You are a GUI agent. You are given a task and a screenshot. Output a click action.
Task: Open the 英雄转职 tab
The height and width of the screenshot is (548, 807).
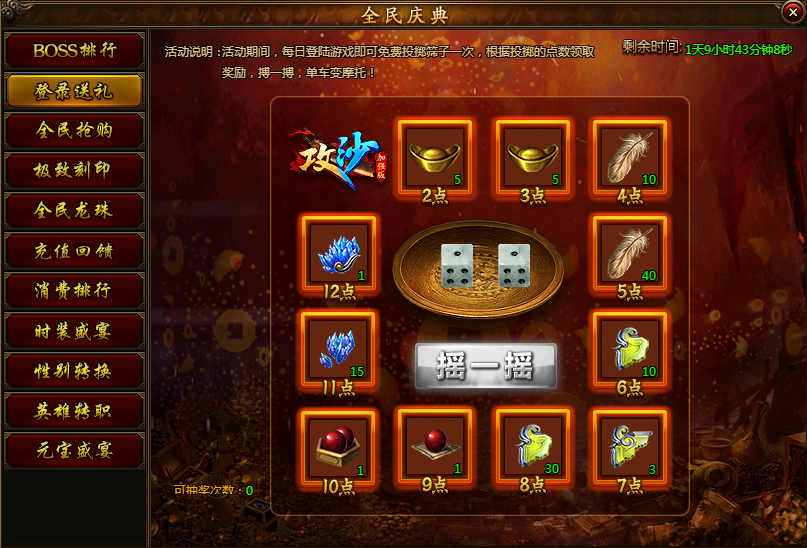(x=74, y=410)
